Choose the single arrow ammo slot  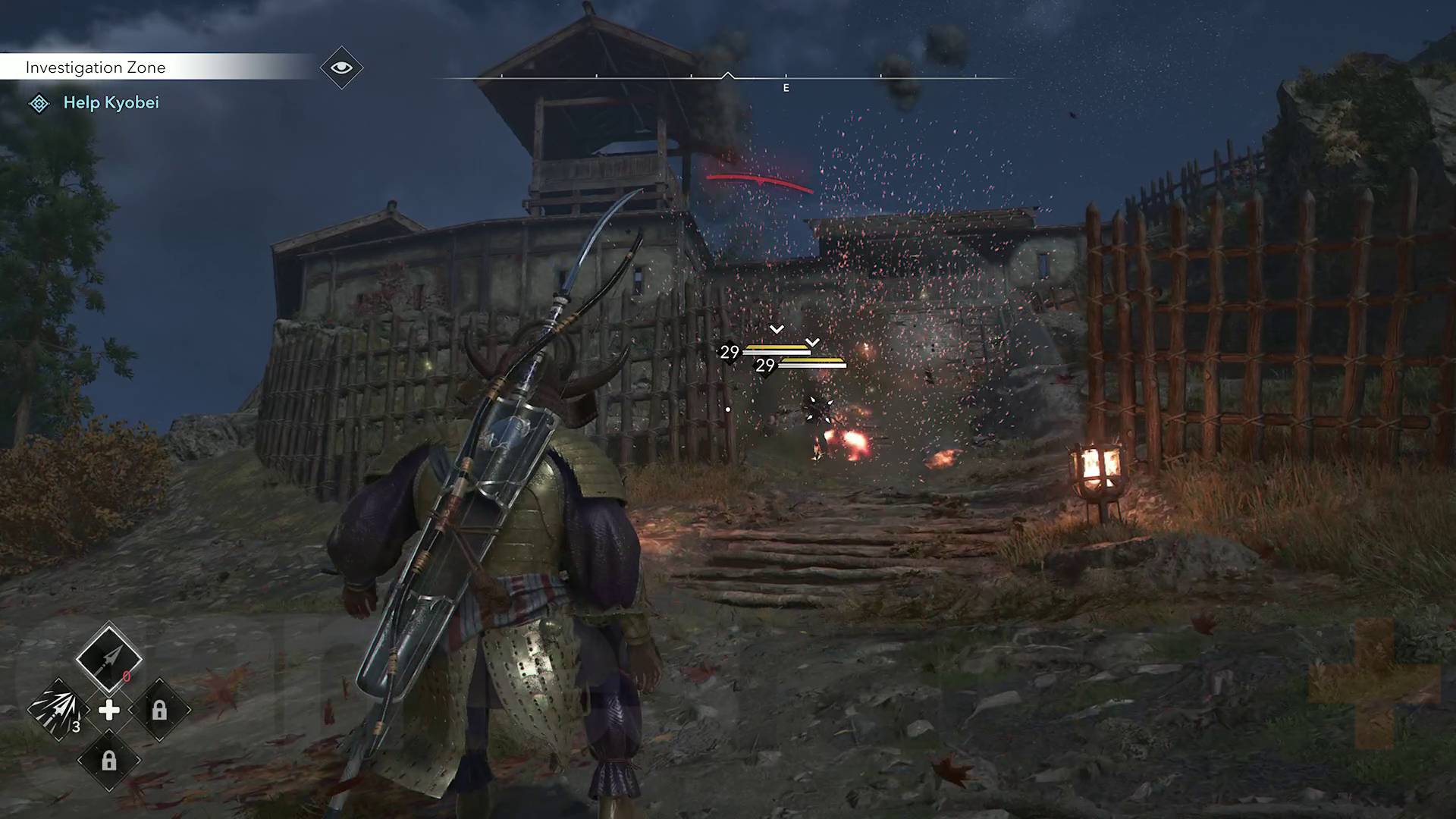108,657
